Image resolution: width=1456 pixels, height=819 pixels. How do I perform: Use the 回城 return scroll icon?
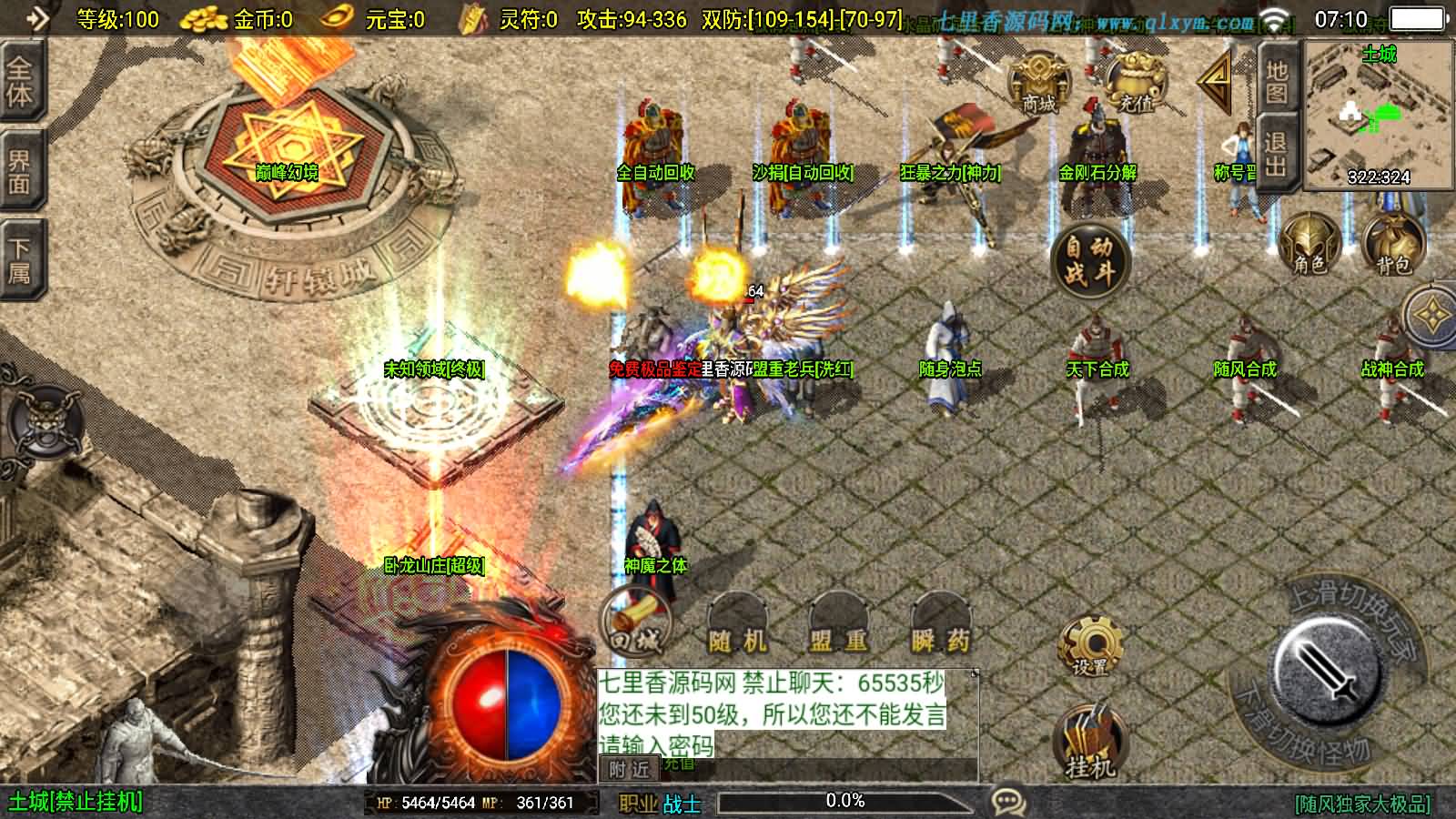pos(635,623)
